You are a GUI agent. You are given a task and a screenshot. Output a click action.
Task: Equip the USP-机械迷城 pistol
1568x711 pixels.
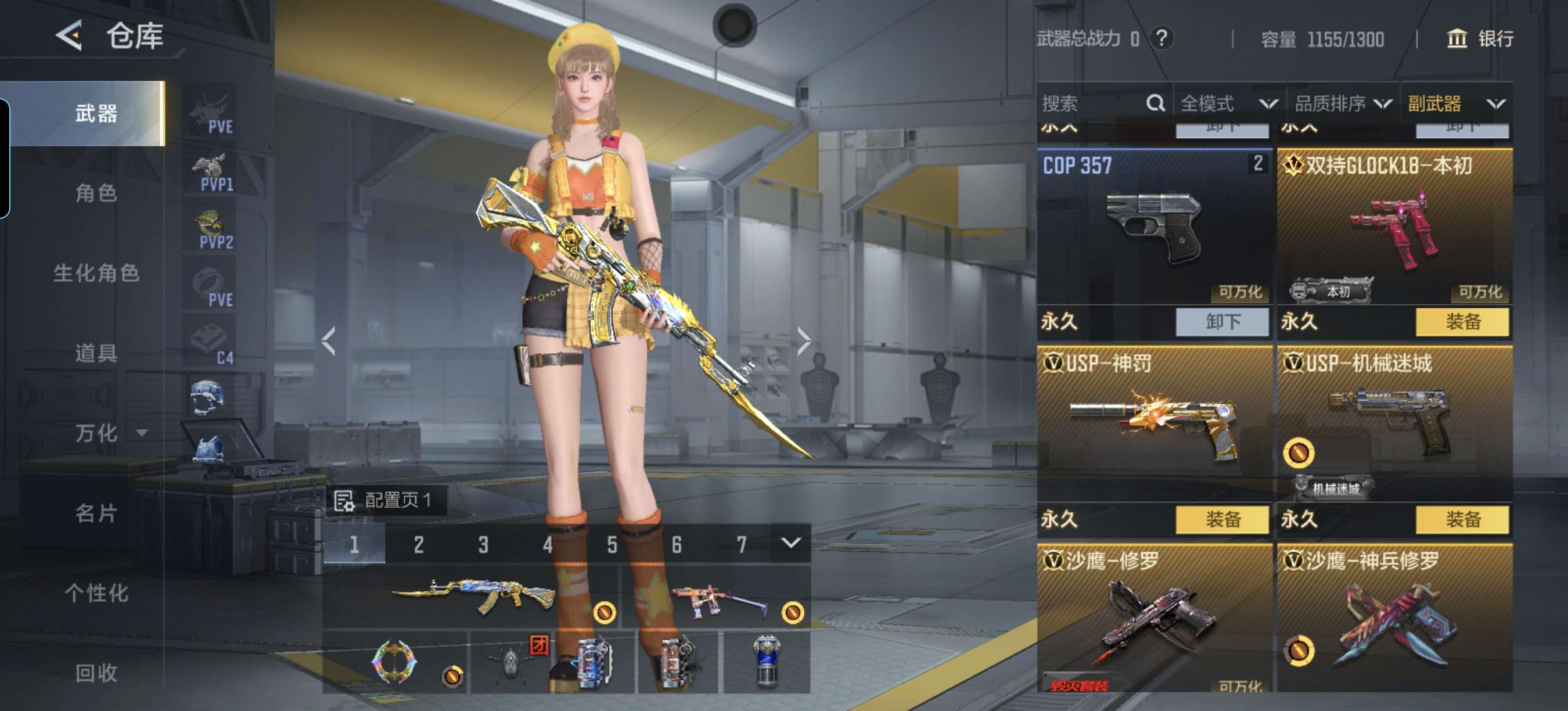[x=1462, y=519]
